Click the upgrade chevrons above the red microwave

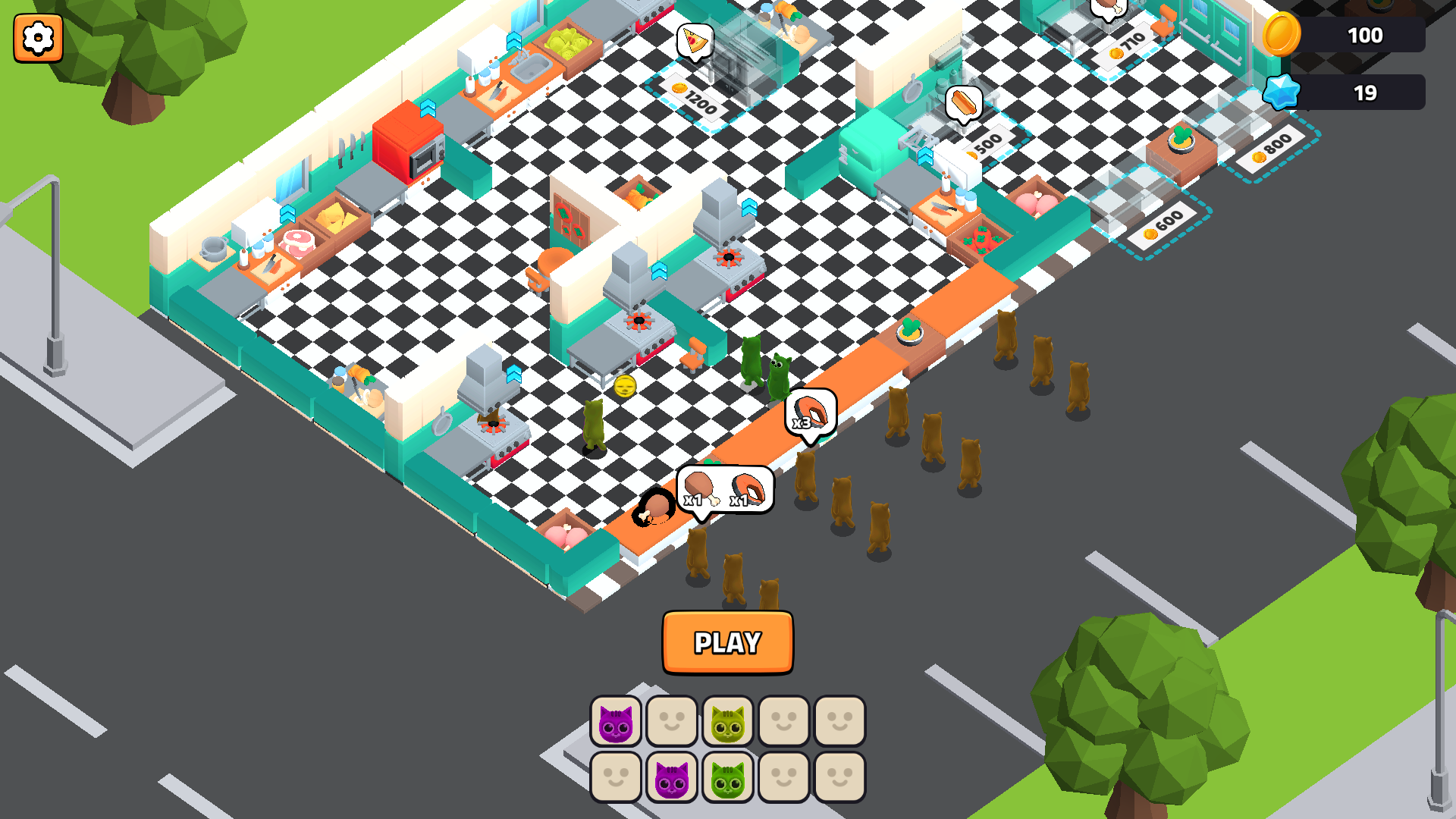pos(429,110)
